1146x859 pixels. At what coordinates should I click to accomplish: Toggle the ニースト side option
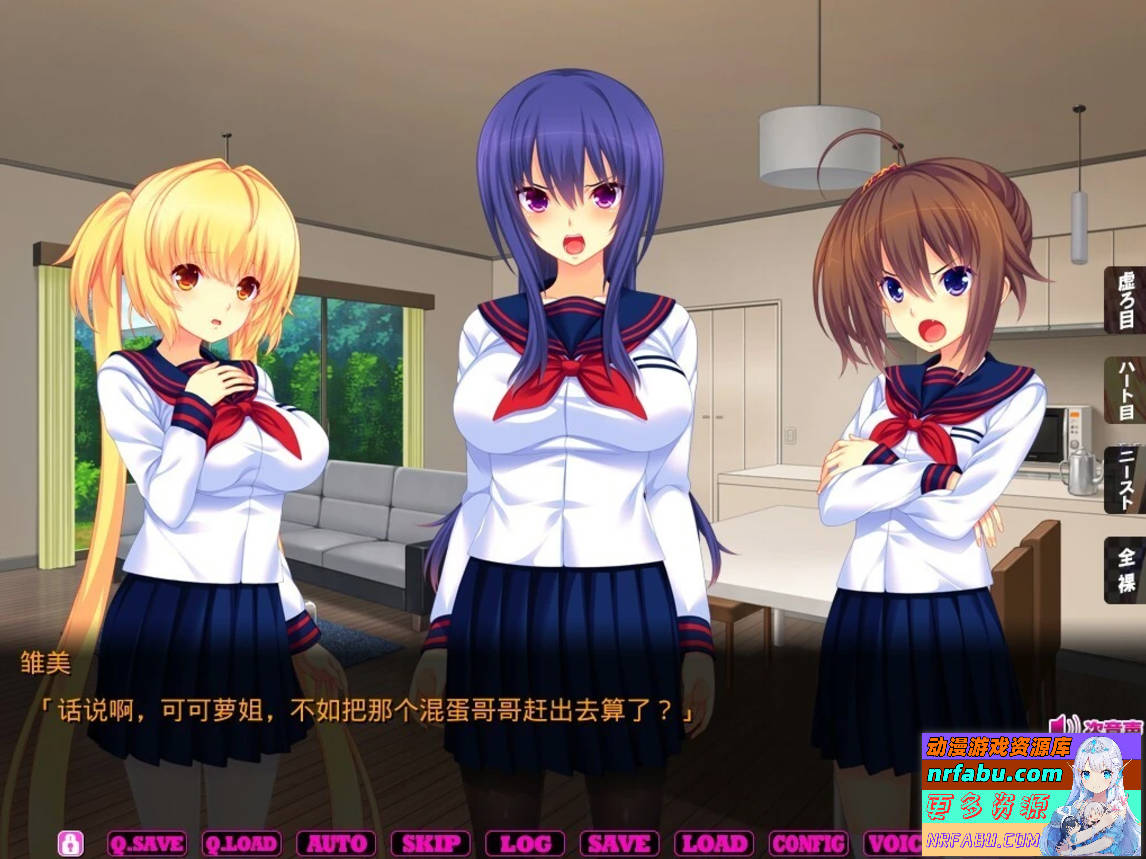(x=1126, y=480)
